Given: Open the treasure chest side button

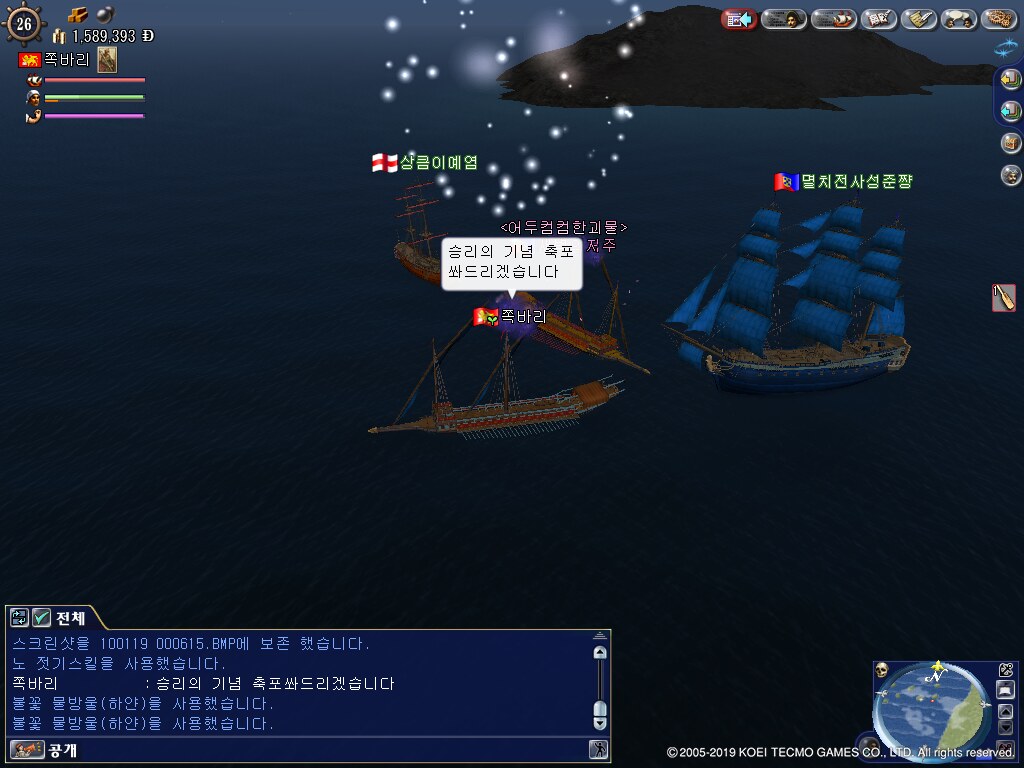Looking at the screenshot, I should tap(1011, 143).
